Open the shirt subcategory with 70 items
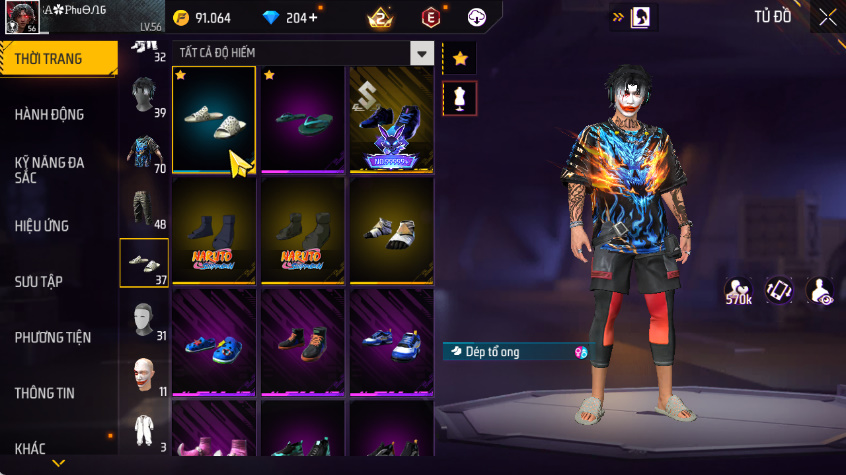 [144, 153]
